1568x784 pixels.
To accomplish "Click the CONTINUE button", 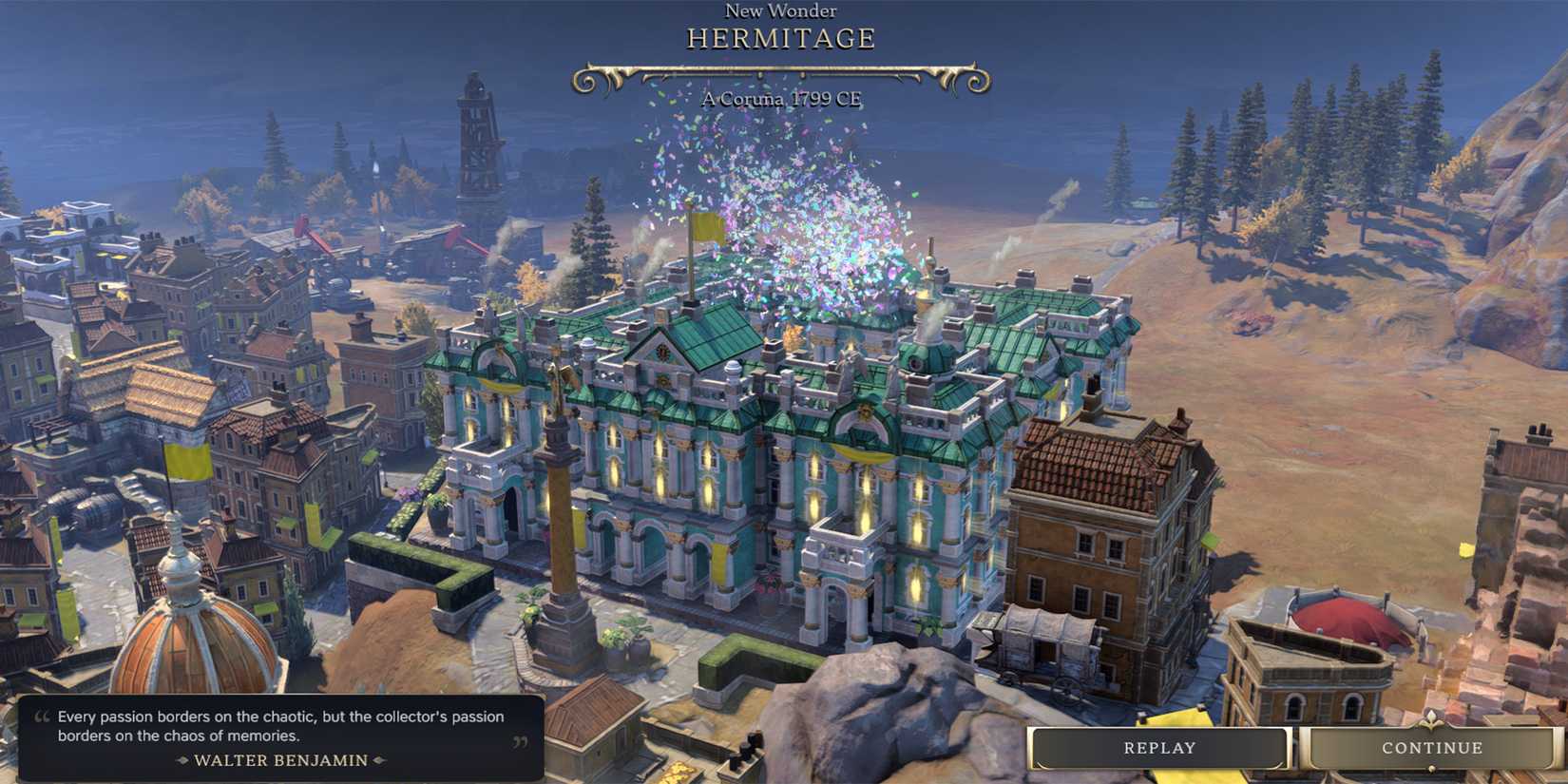I will tap(1432, 747).
